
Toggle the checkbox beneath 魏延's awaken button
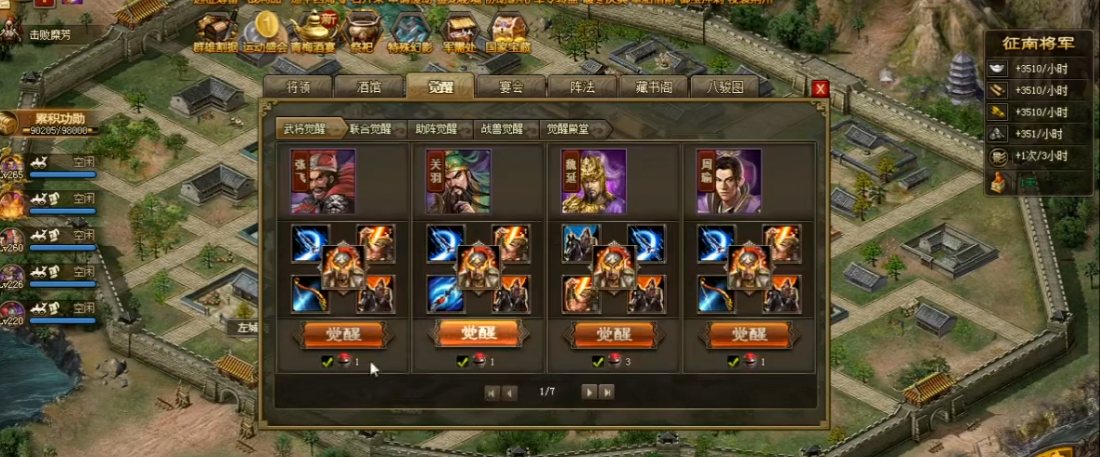coord(597,361)
